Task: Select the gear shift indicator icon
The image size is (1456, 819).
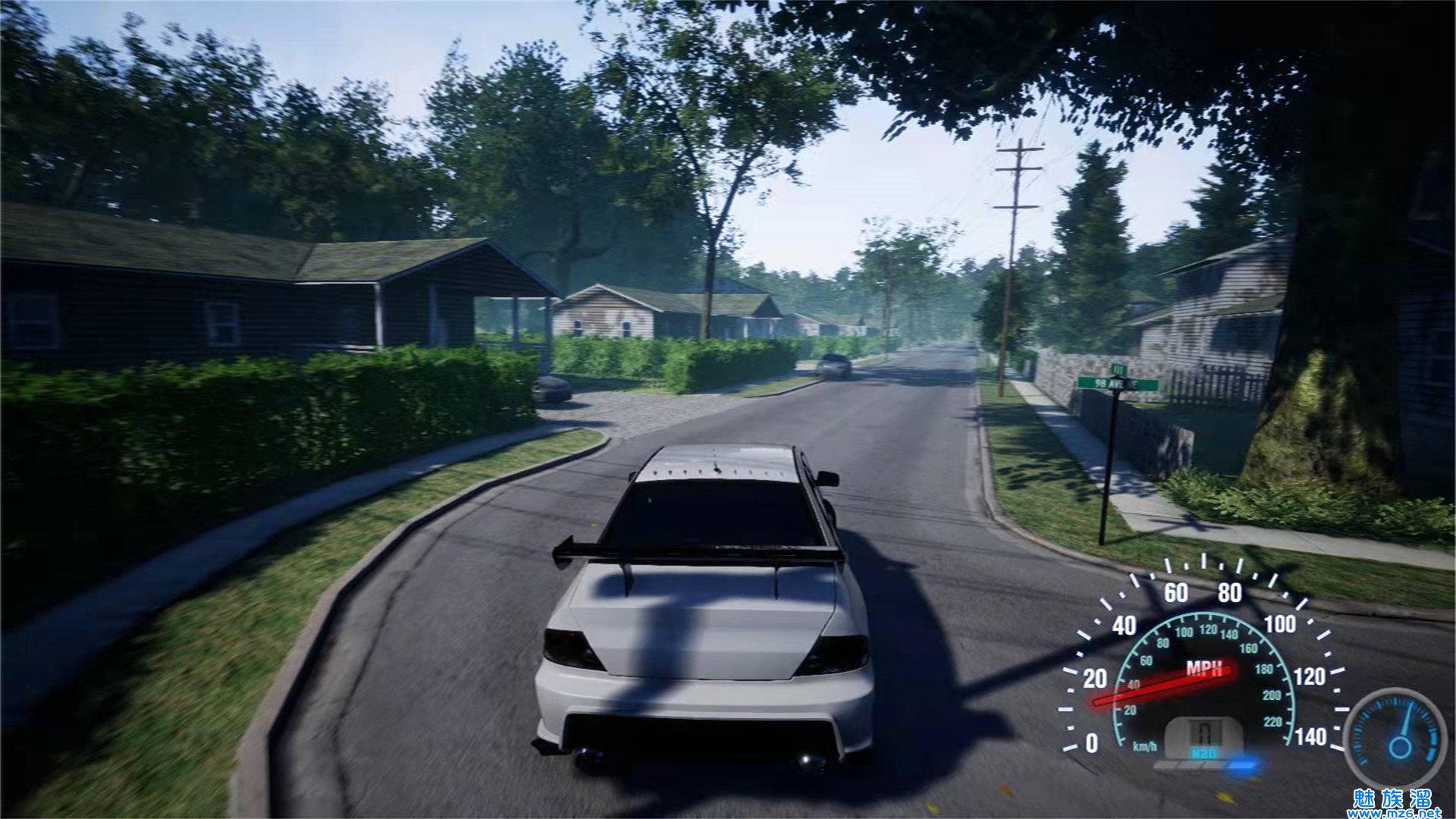Action: click(1203, 732)
